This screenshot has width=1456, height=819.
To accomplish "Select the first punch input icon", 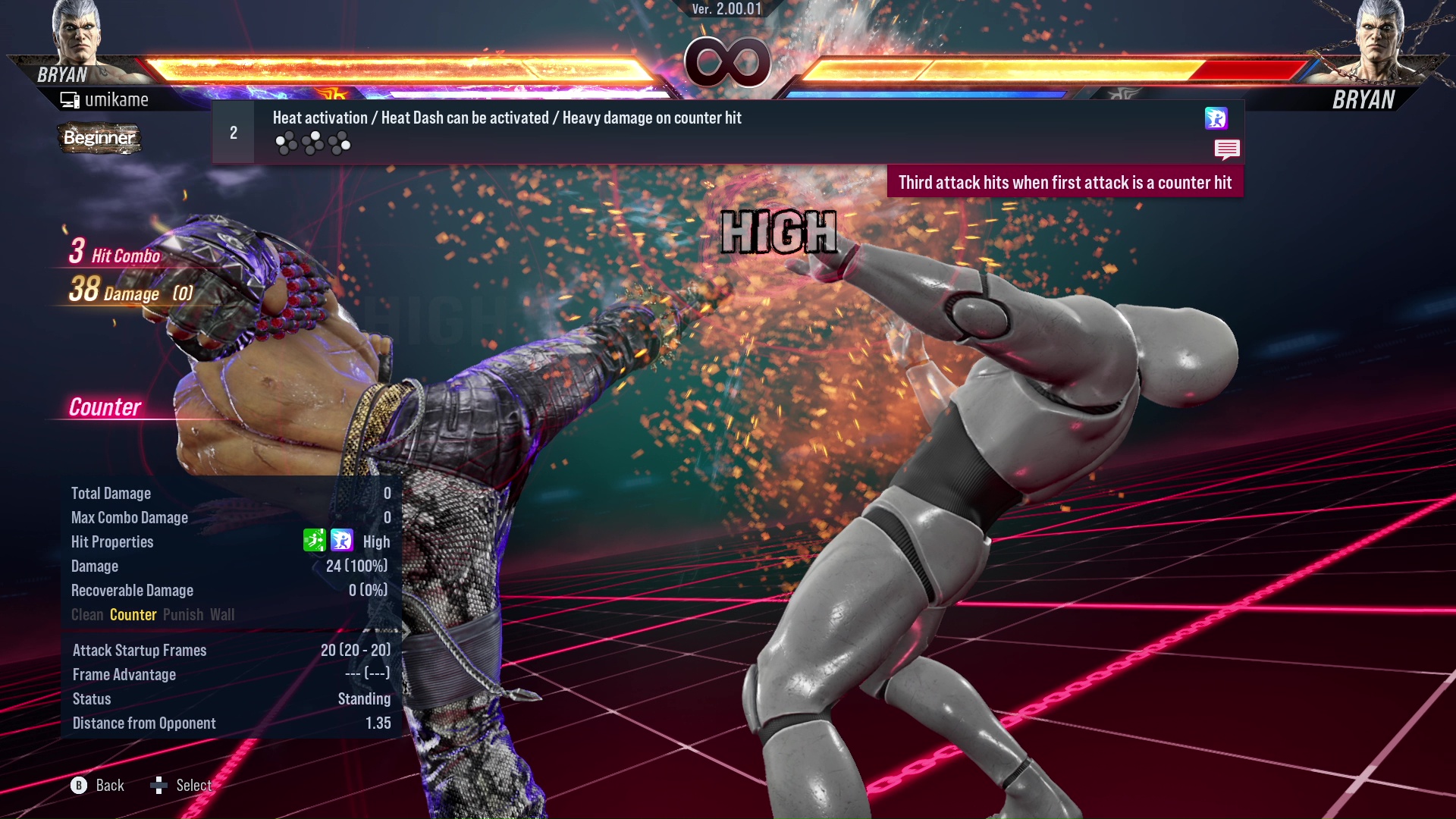I will (x=287, y=140).
